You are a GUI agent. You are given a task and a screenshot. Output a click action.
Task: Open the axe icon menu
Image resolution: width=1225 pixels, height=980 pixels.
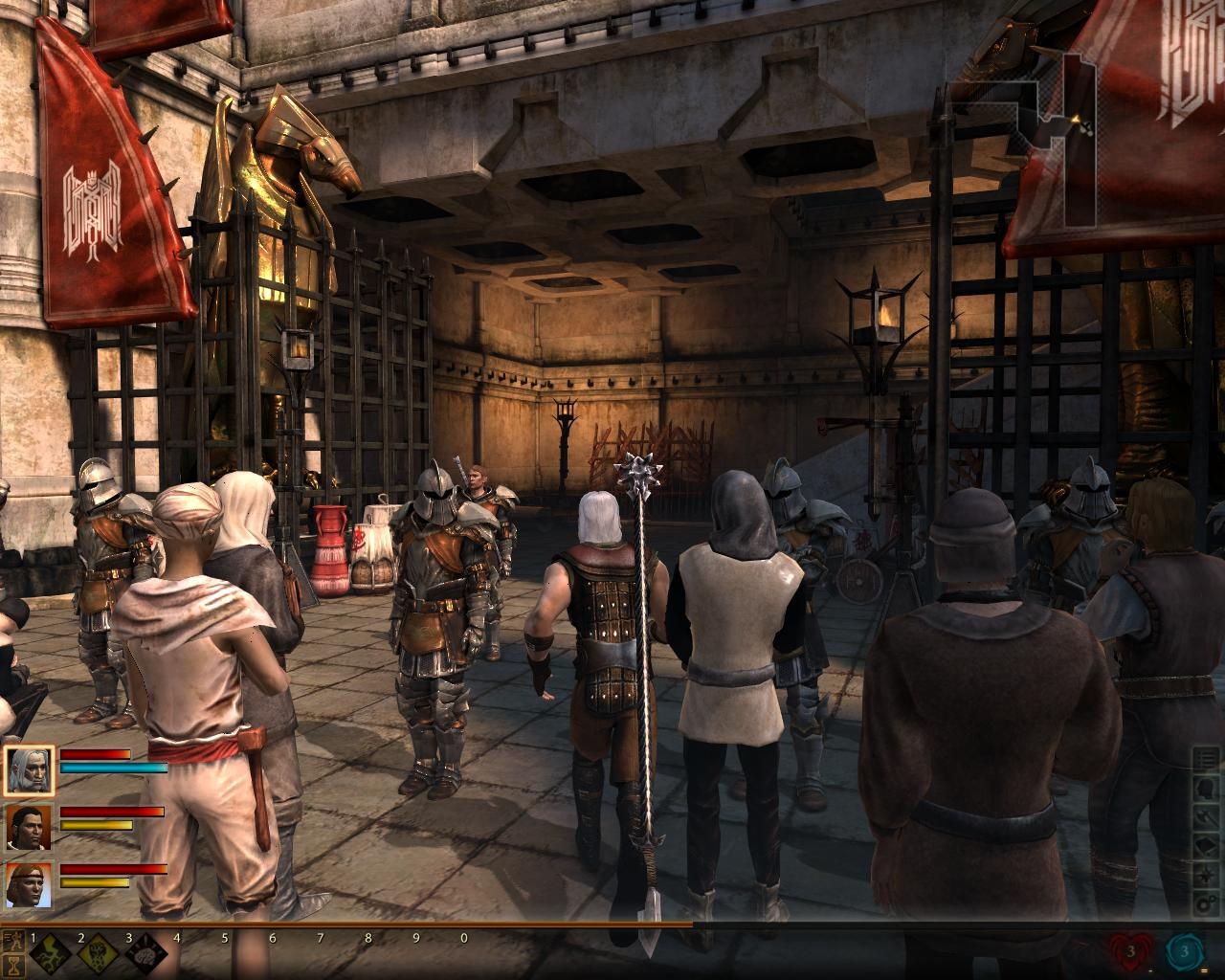[1207, 819]
